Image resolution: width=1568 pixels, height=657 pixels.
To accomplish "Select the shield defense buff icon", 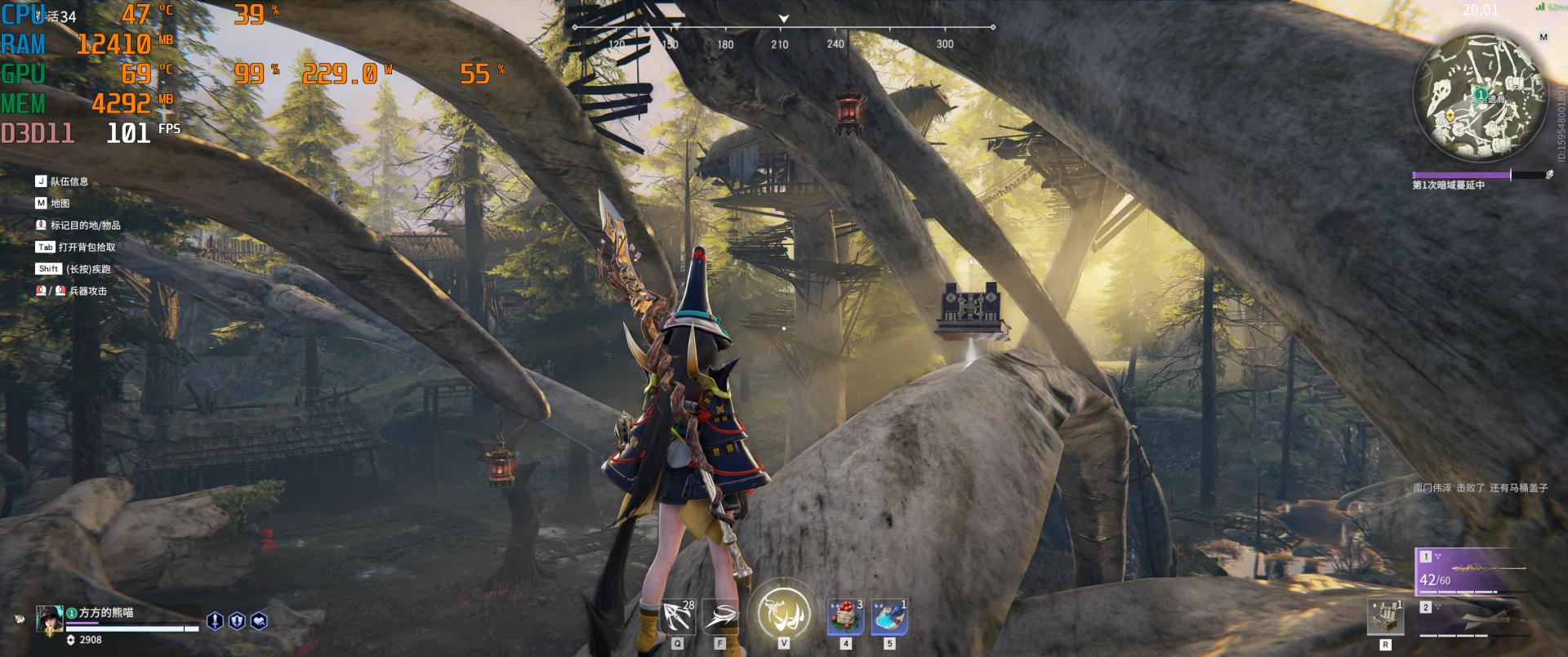I will (x=237, y=621).
